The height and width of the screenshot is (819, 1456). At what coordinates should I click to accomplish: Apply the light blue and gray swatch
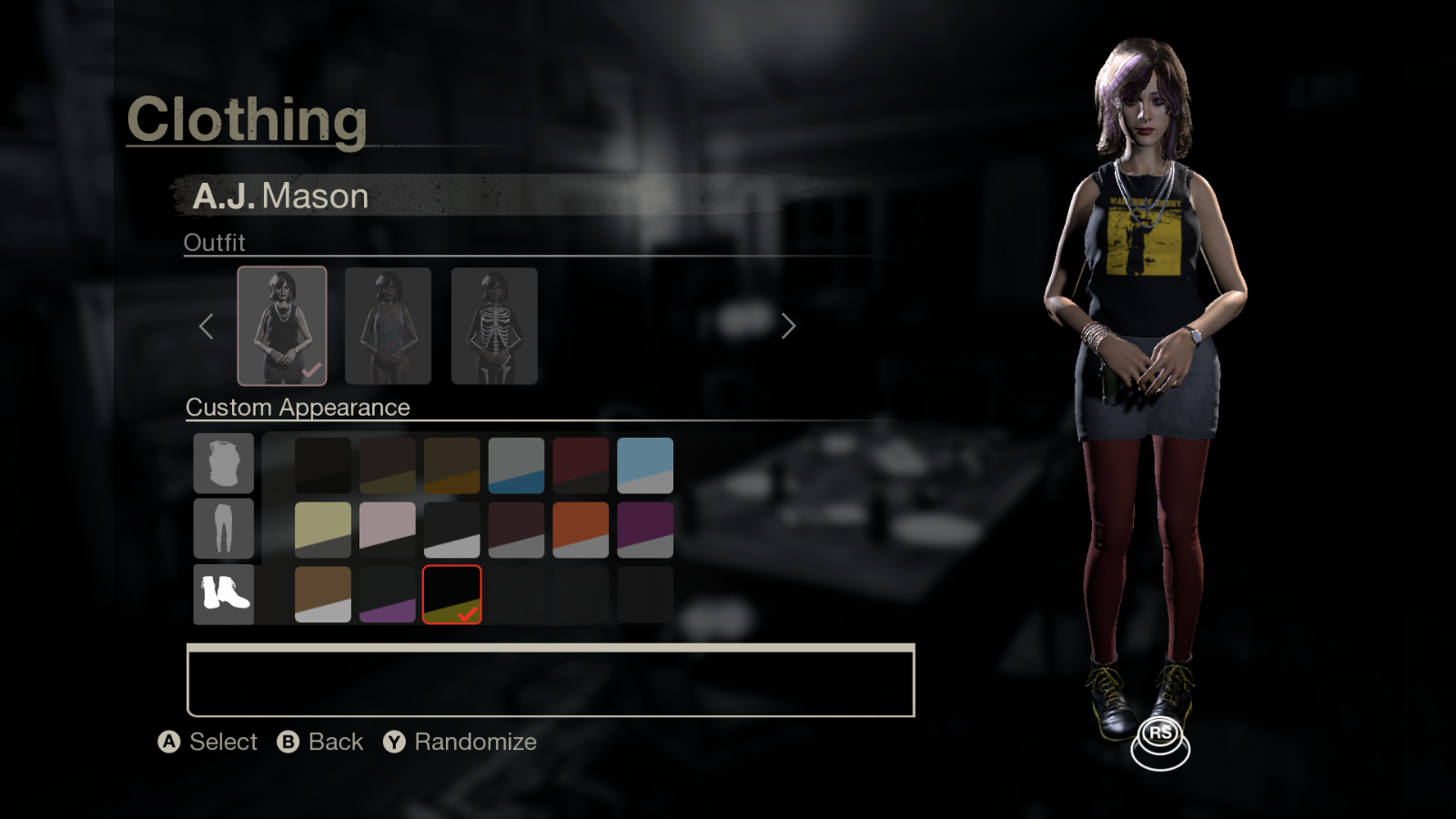point(644,465)
